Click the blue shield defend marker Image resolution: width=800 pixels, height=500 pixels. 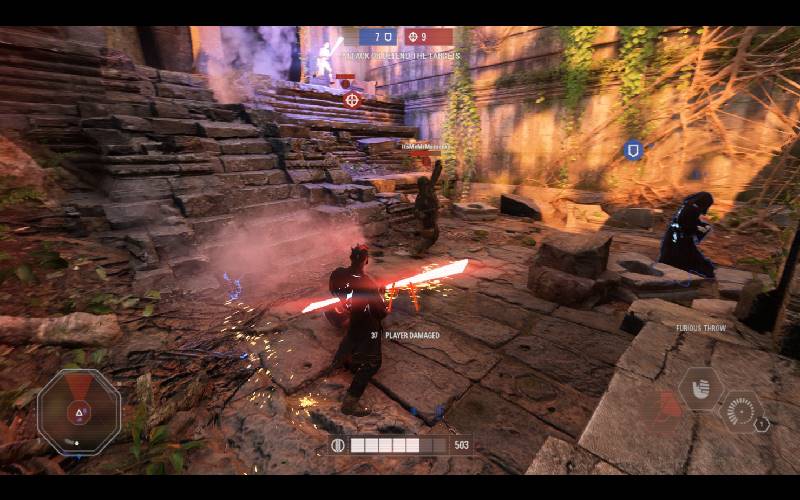tap(632, 150)
